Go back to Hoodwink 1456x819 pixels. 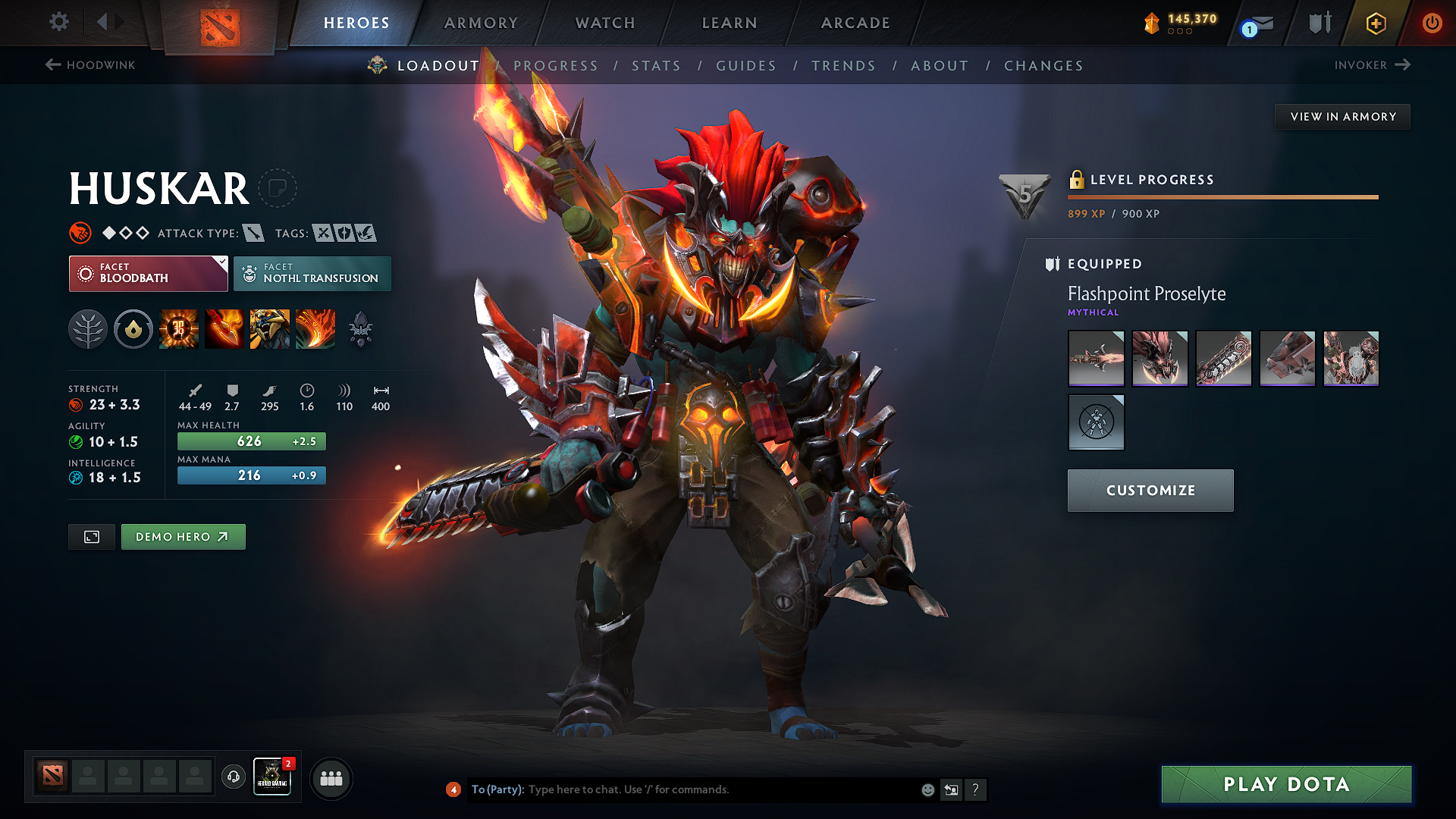click(x=89, y=65)
